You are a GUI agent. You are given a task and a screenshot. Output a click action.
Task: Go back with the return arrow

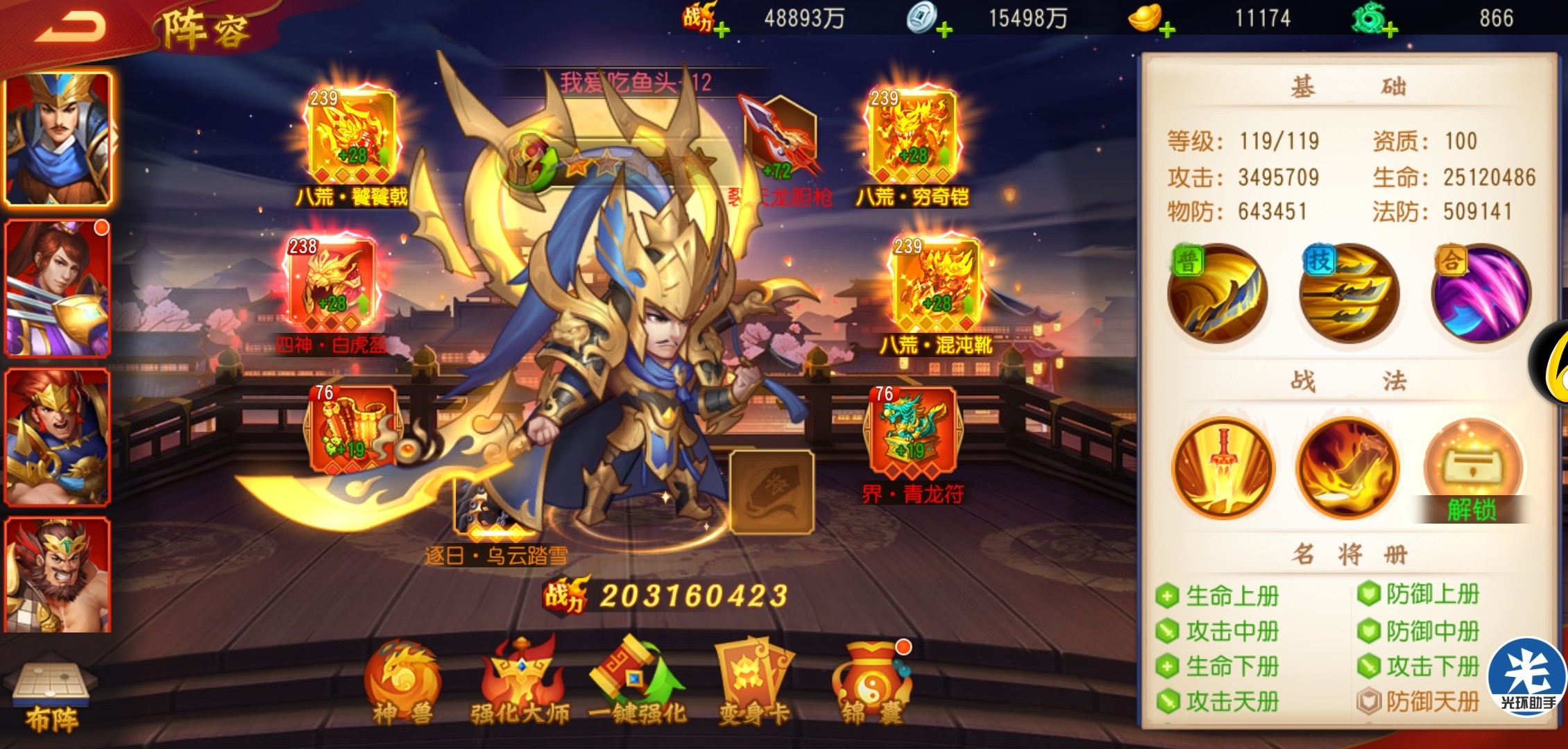click(x=71, y=28)
